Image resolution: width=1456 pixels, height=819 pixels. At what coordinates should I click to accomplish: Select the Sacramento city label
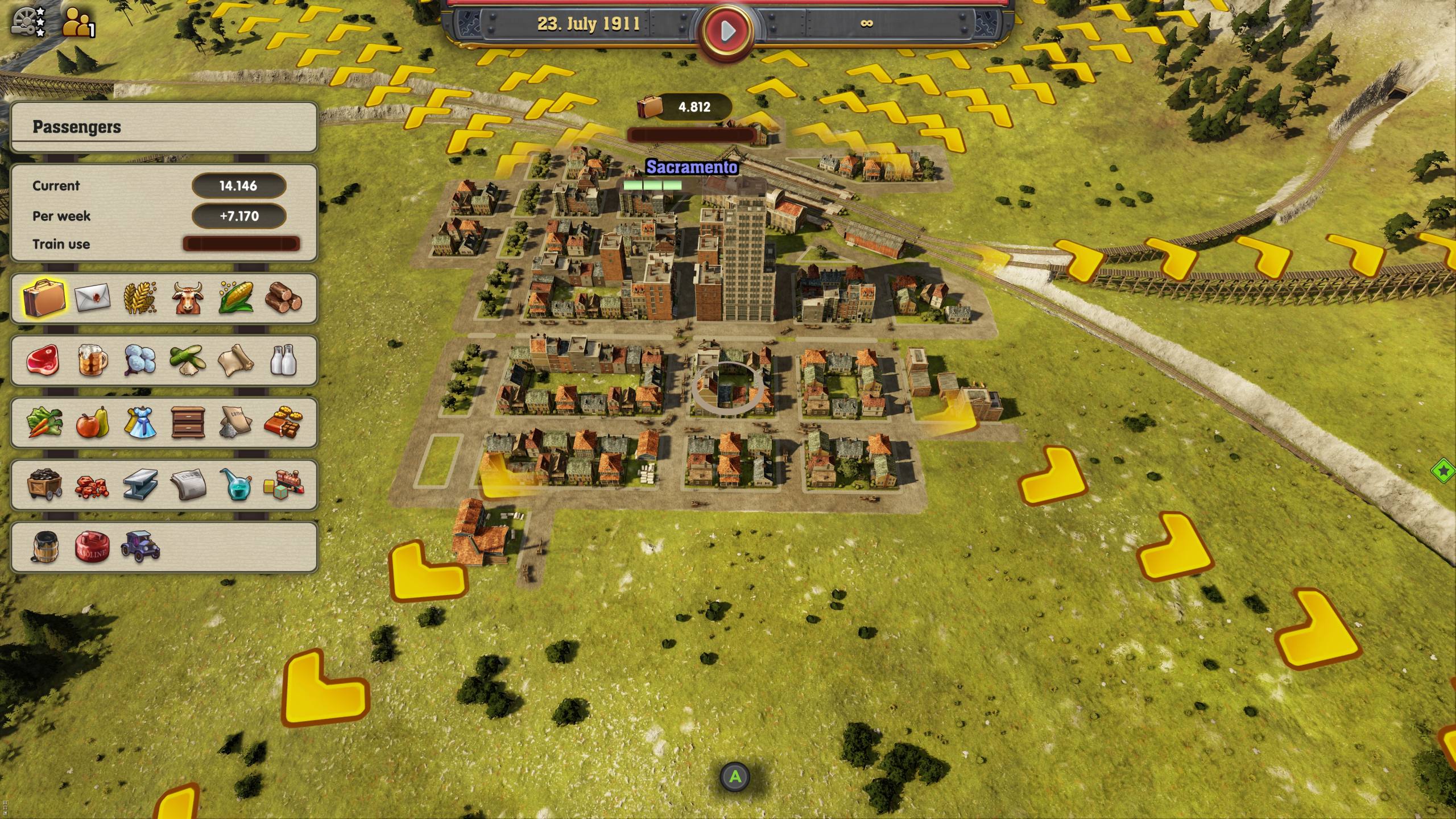pos(692,167)
